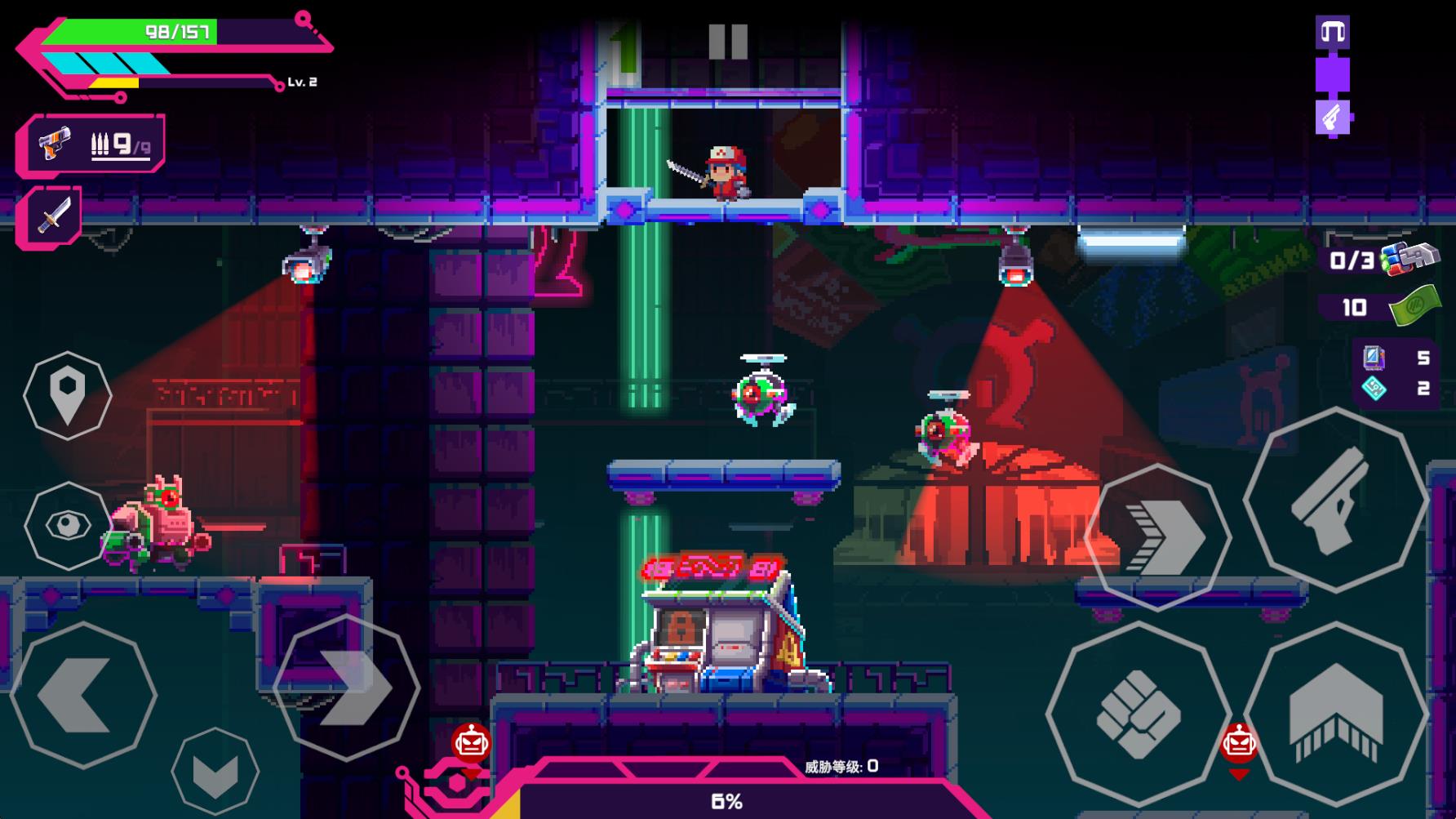The width and height of the screenshot is (1456, 819).
Task: Tap the move right arrow button
Action: [346, 688]
